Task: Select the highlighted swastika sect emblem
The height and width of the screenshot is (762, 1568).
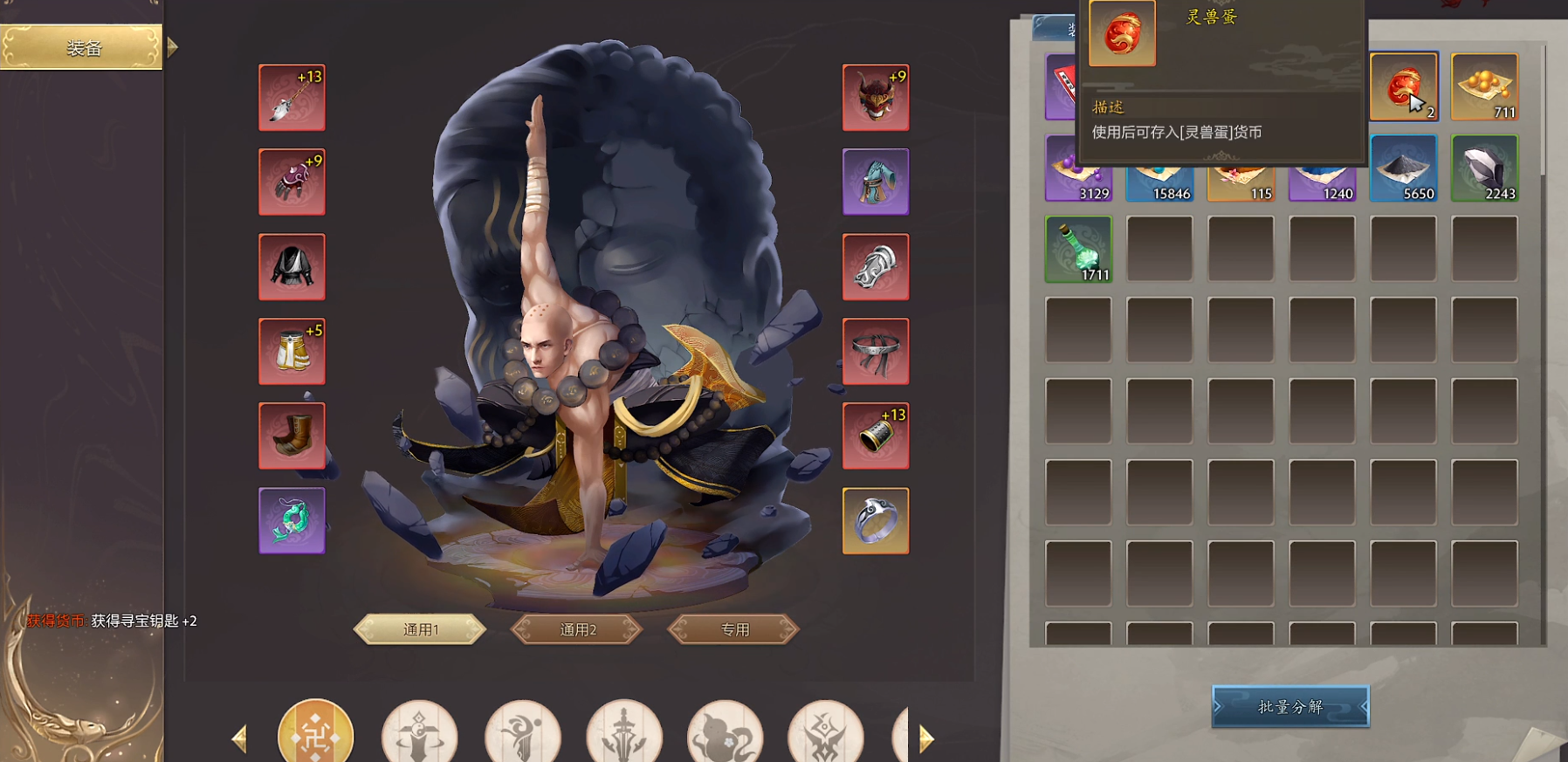Action: (x=318, y=734)
